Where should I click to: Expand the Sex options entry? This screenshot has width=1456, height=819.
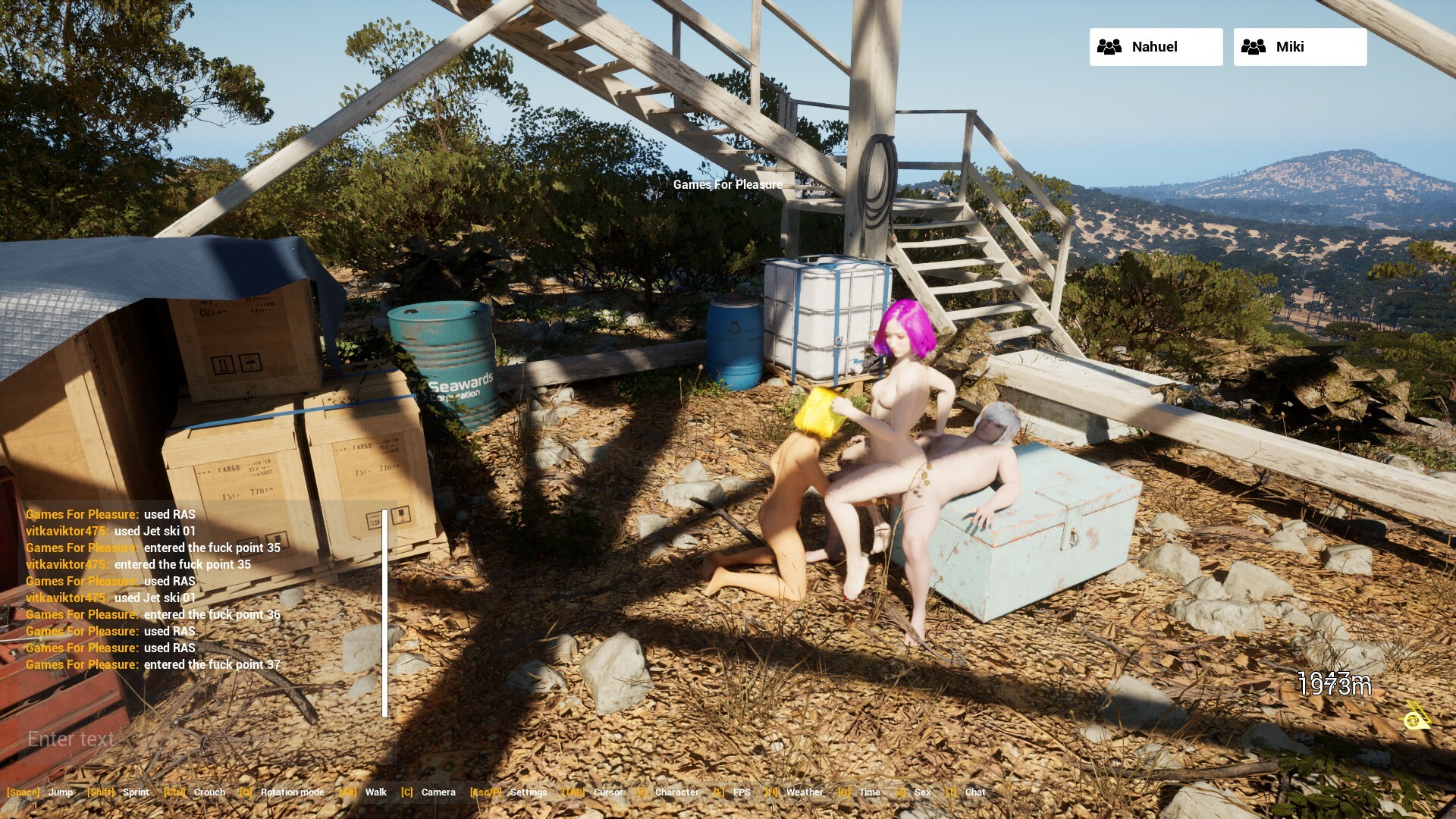click(x=922, y=792)
